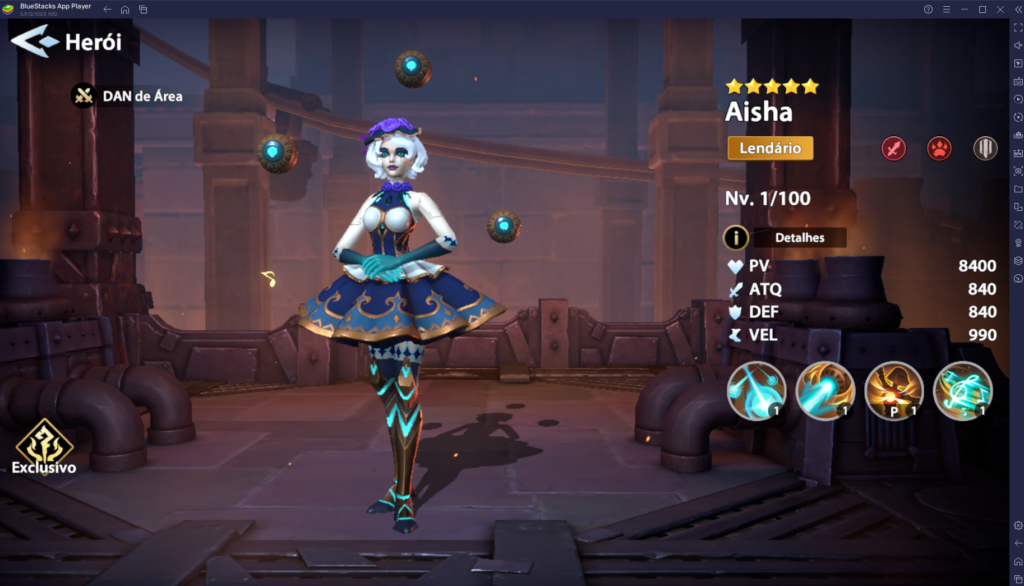This screenshot has width=1024, height=586.
Task: Tap the grey shield emblem icon
Action: pyautogui.click(x=985, y=149)
